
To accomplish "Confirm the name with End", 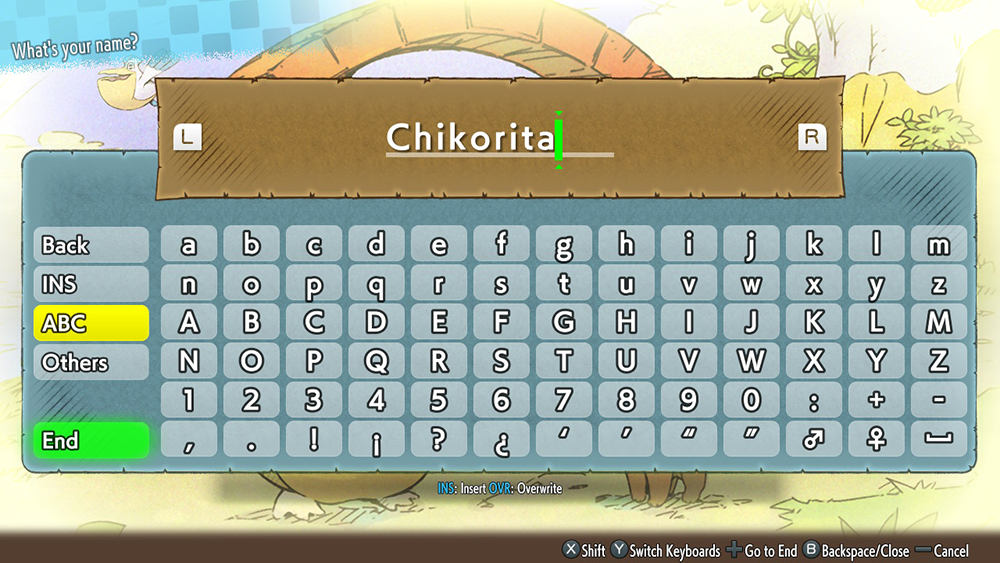I will (x=91, y=440).
